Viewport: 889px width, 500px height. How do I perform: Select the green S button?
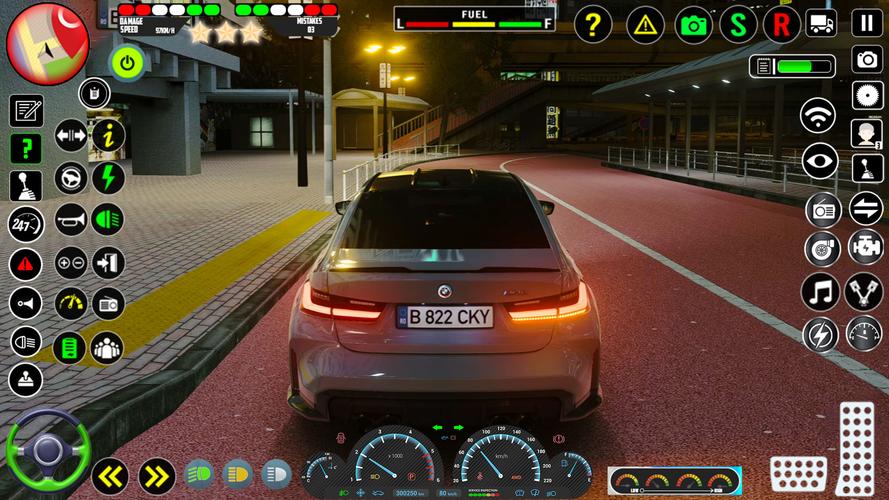coord(738,24)
